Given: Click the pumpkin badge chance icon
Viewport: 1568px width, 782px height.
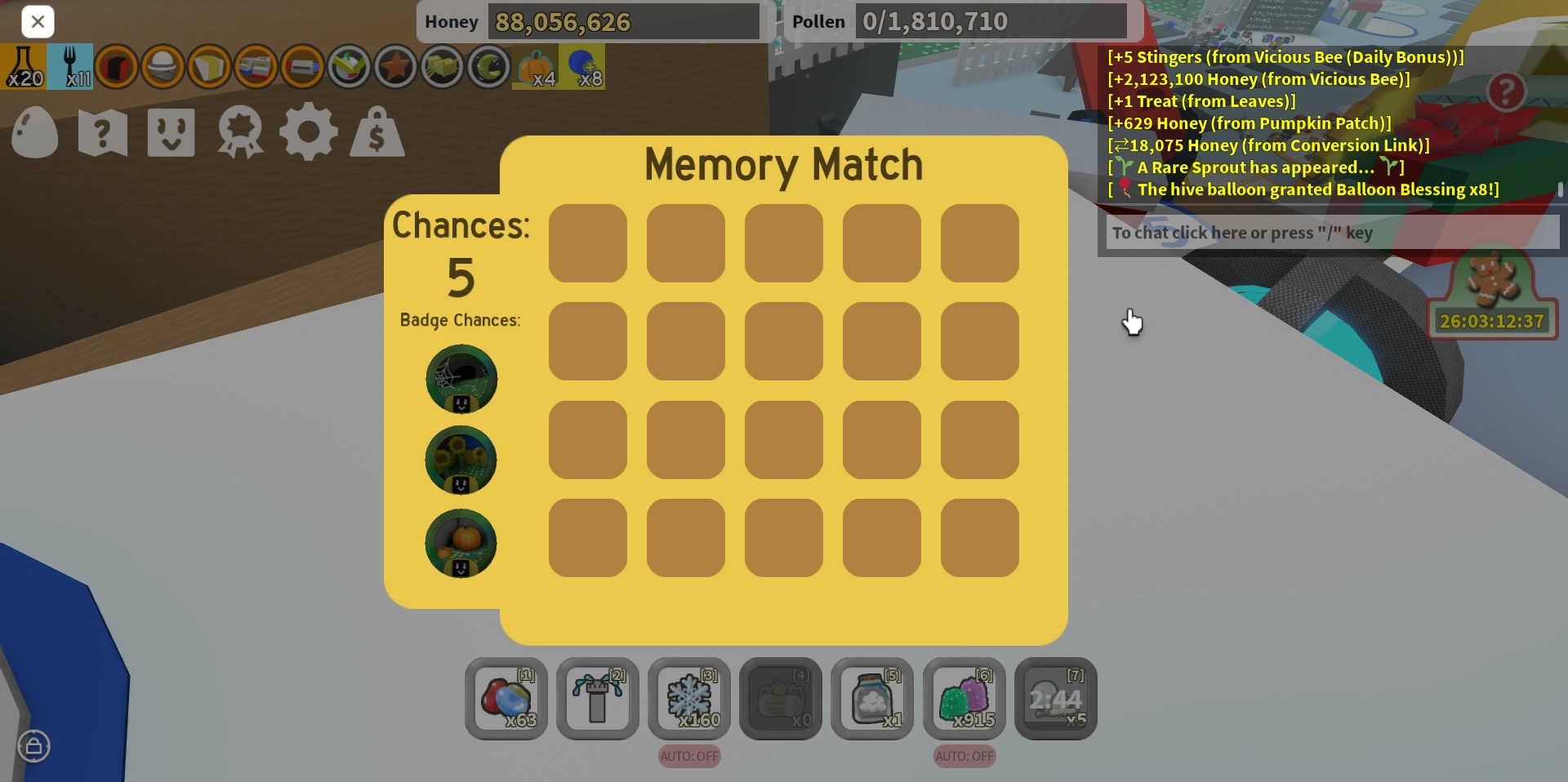Looking at the screenshot, I should pos(461,543).
